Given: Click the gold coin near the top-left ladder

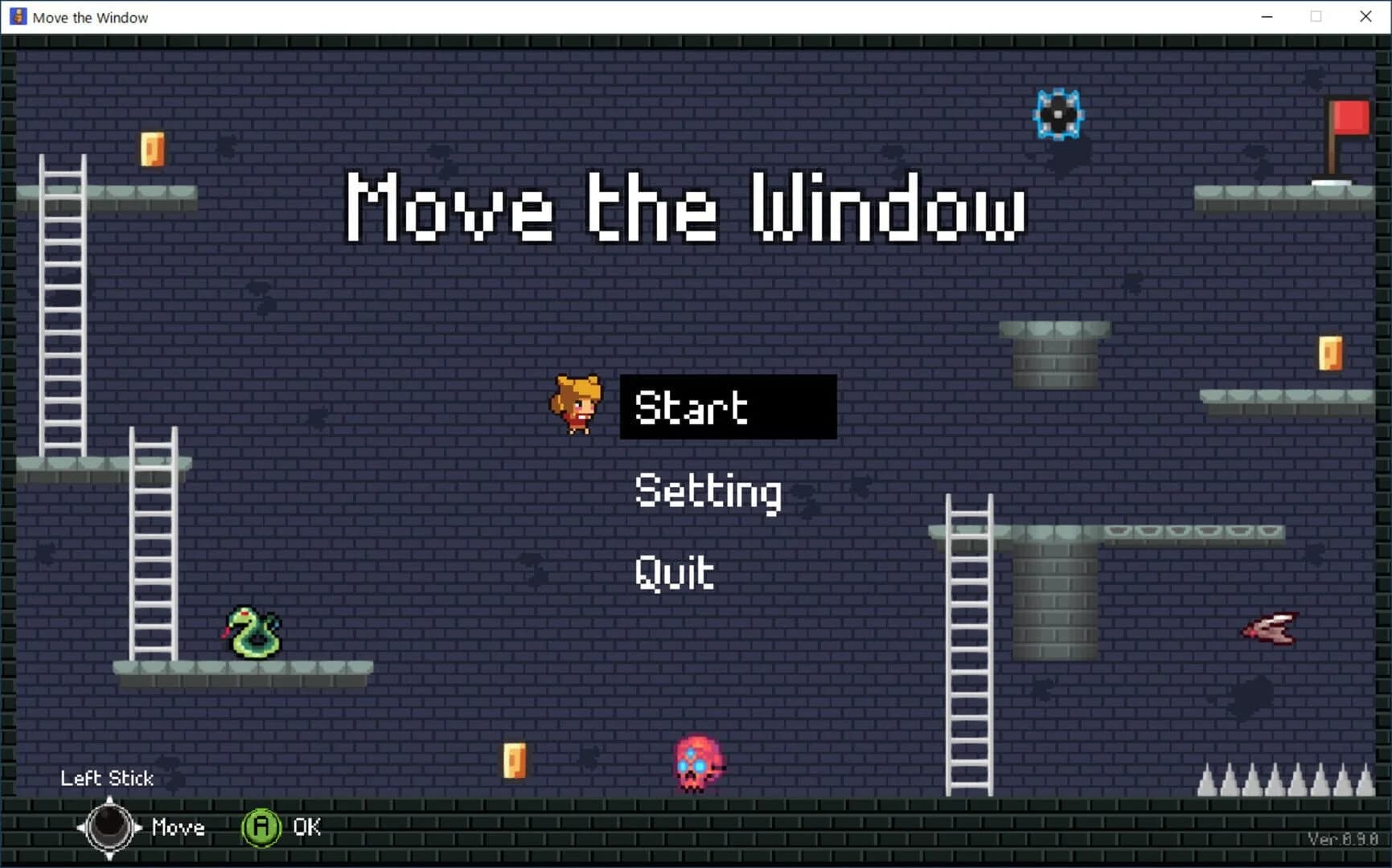Looking at the screenshot, I should [152, 149].
